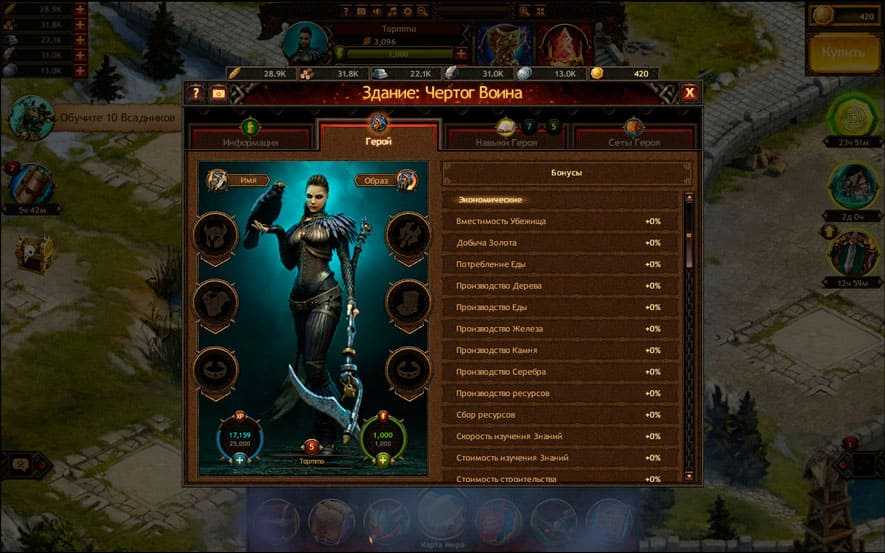Viewport: 885px width, 553px height.
Task: Switch to the Информация tab
Action: [x=251, y=138]
